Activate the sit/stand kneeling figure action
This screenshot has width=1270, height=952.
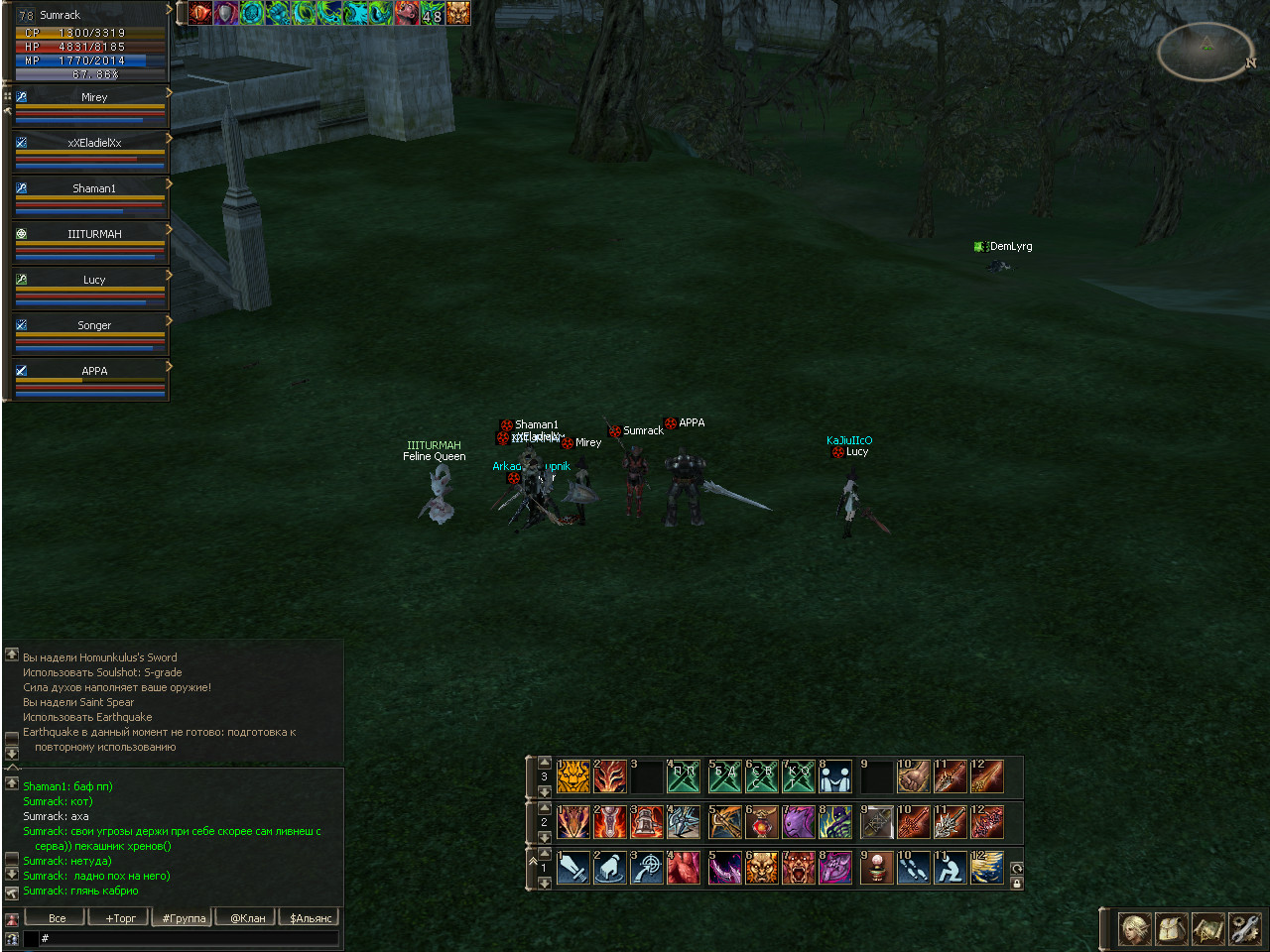point(950,868)
